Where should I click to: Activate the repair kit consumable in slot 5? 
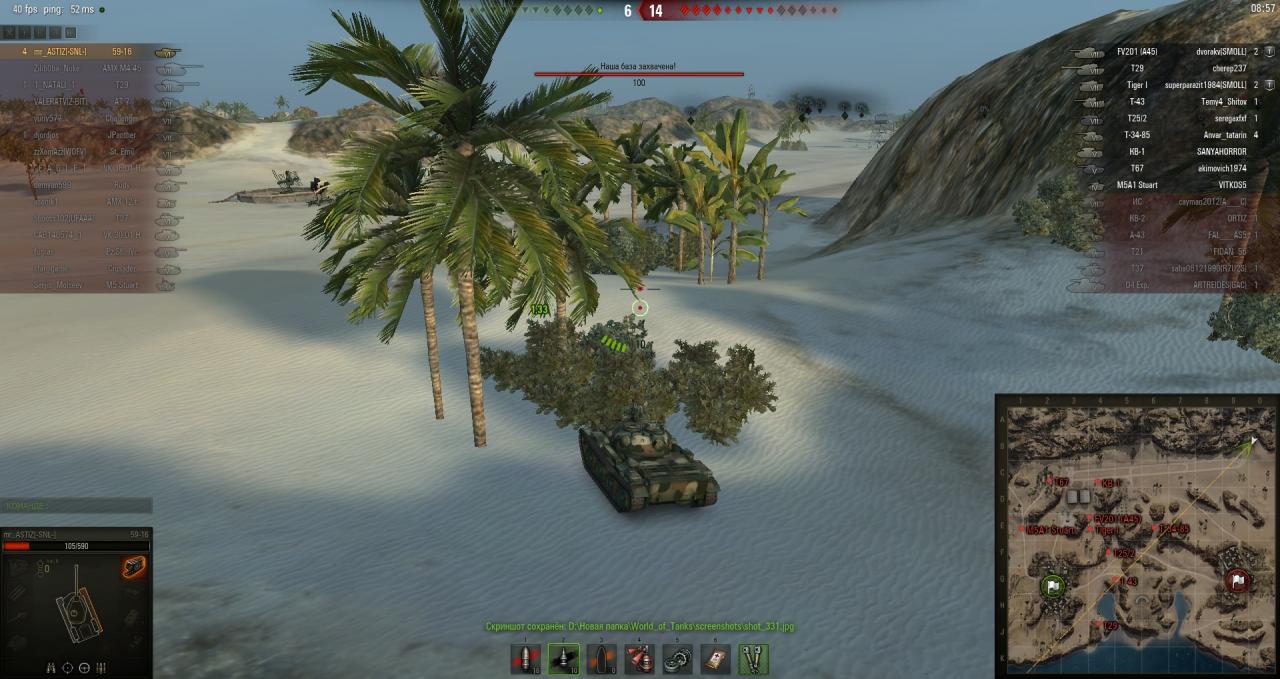677,659
